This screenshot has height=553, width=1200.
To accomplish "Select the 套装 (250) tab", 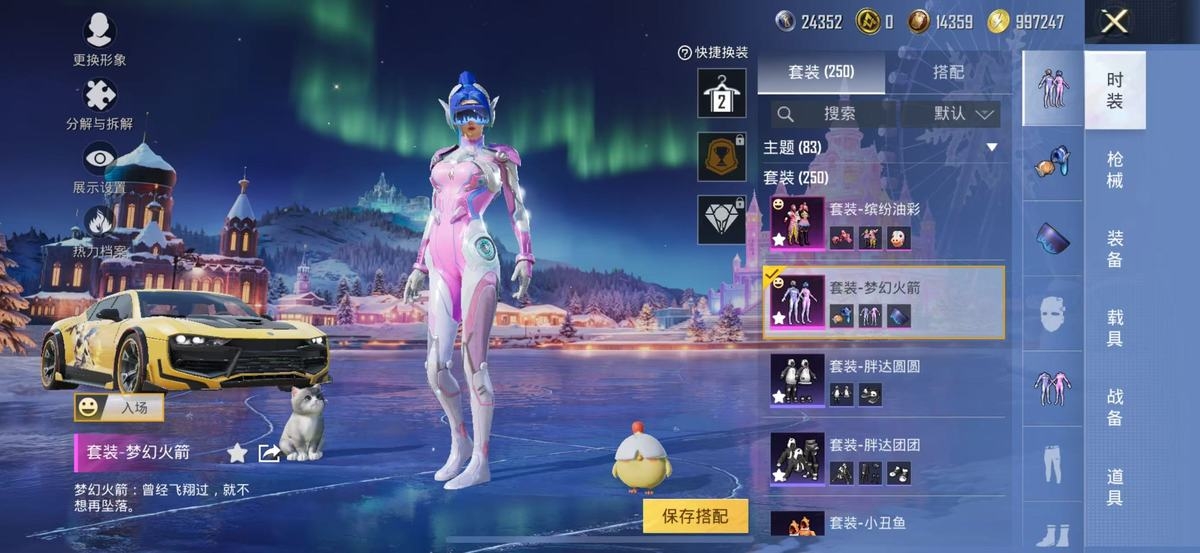I will pos(820,72).
